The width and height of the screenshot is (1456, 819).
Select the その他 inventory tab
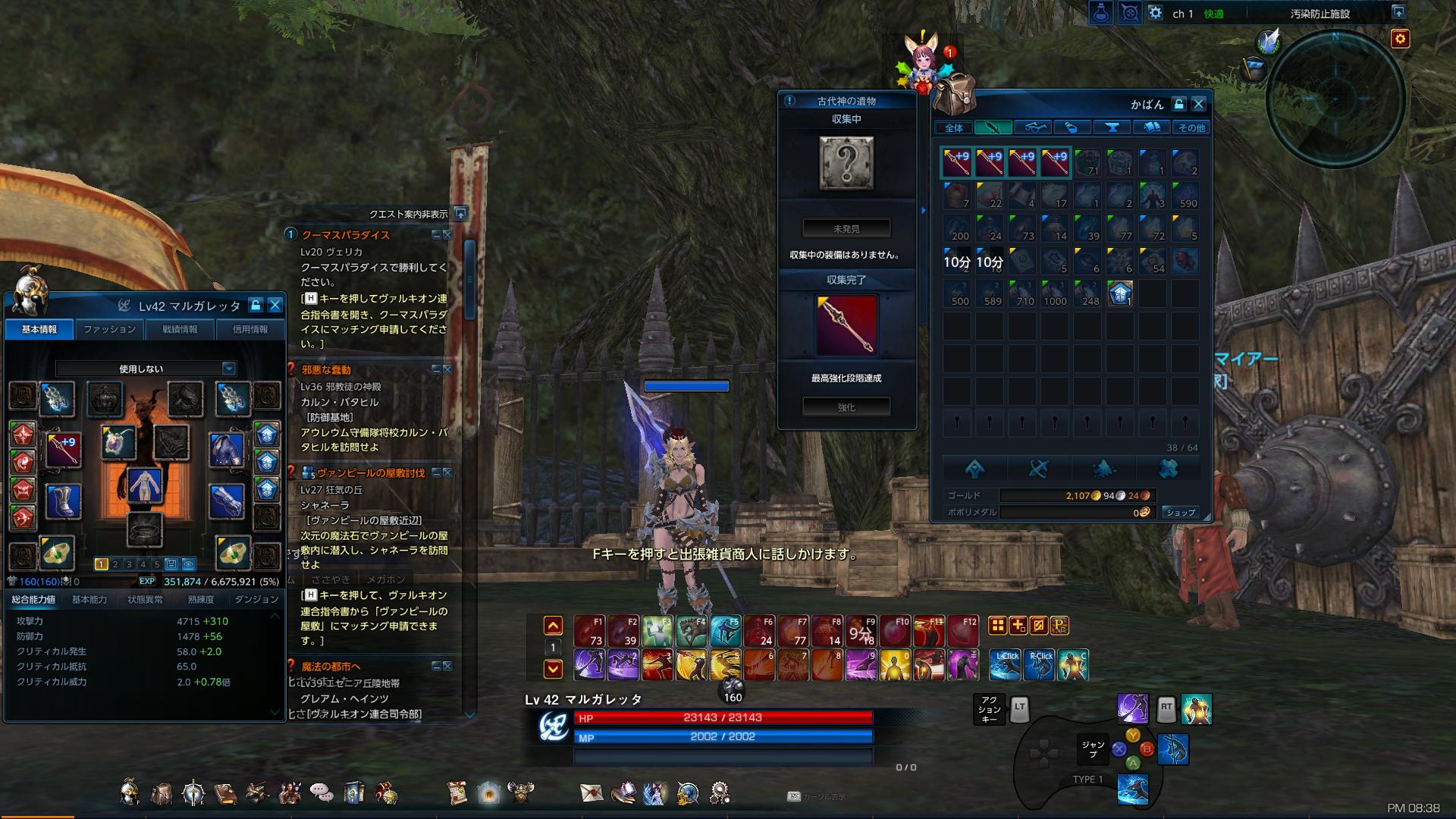point(1191,127)
